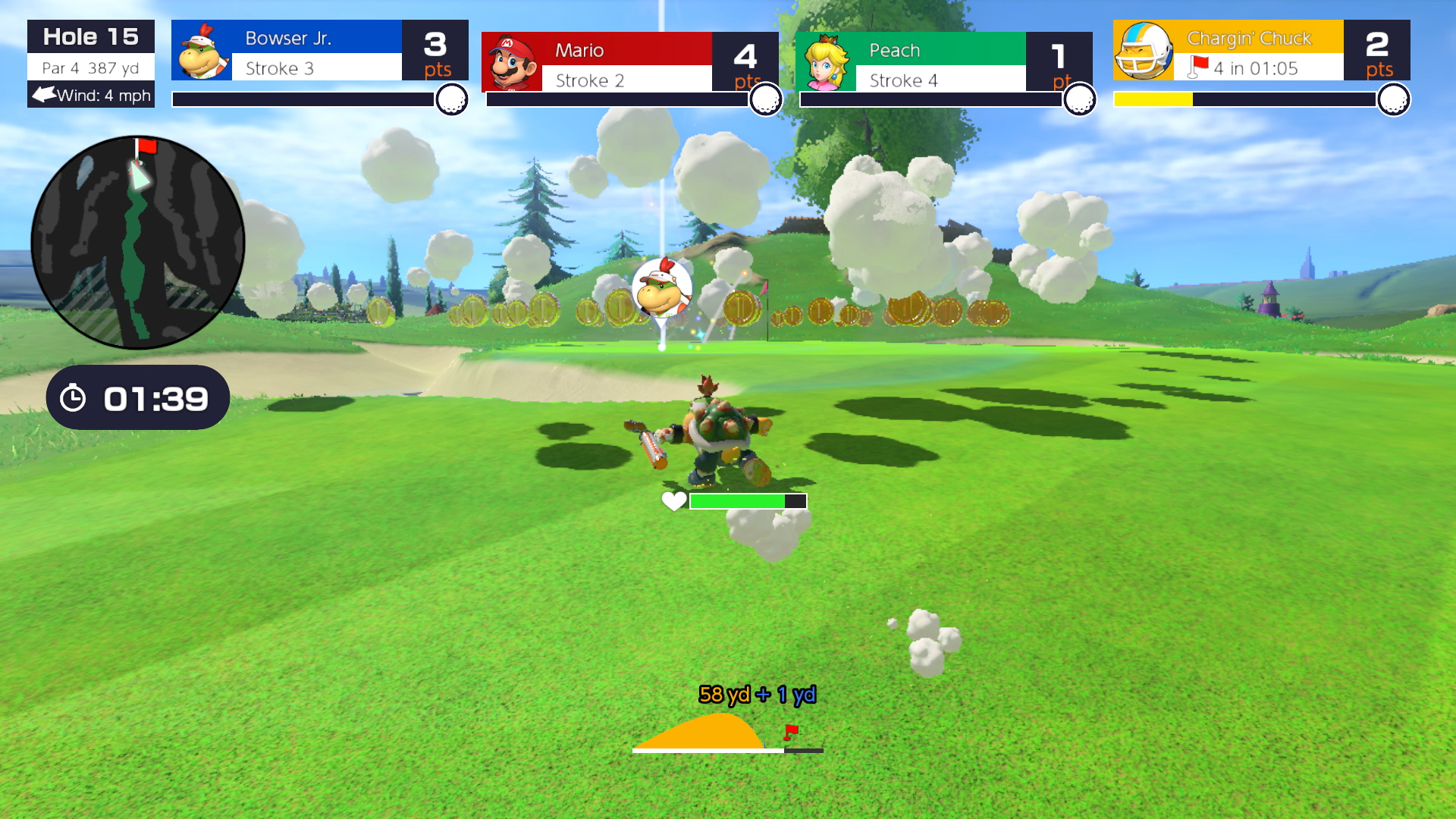1456x819 pixels.
Task: Select Chargin' Chuck's player scorecard
Action: point(1261,51)
